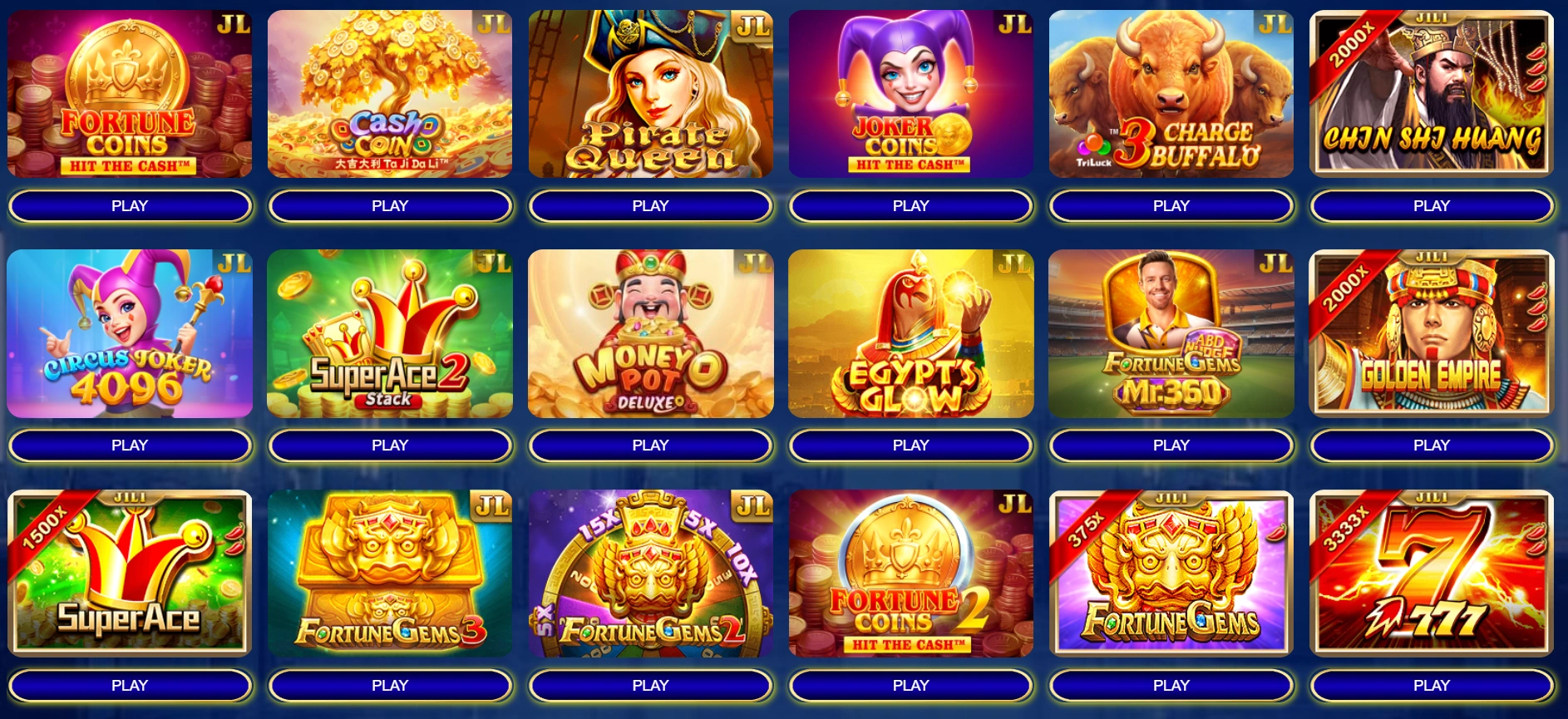1568x719 pixels.
Task: Click PLAY under Money Pot Deluxe
Action: (650, 446)
